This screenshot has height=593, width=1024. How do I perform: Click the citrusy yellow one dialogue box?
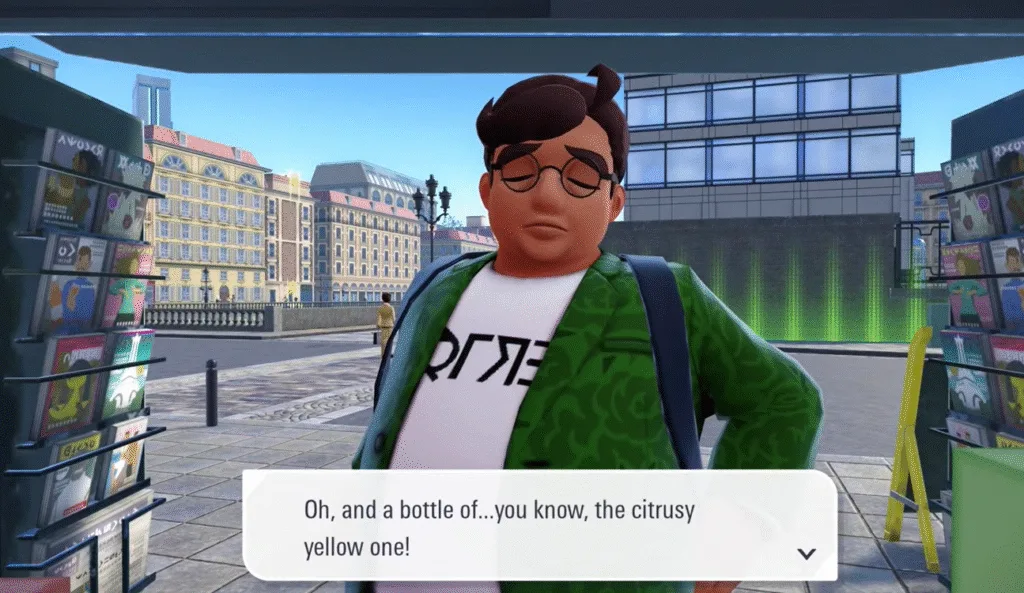pos(539,526)
